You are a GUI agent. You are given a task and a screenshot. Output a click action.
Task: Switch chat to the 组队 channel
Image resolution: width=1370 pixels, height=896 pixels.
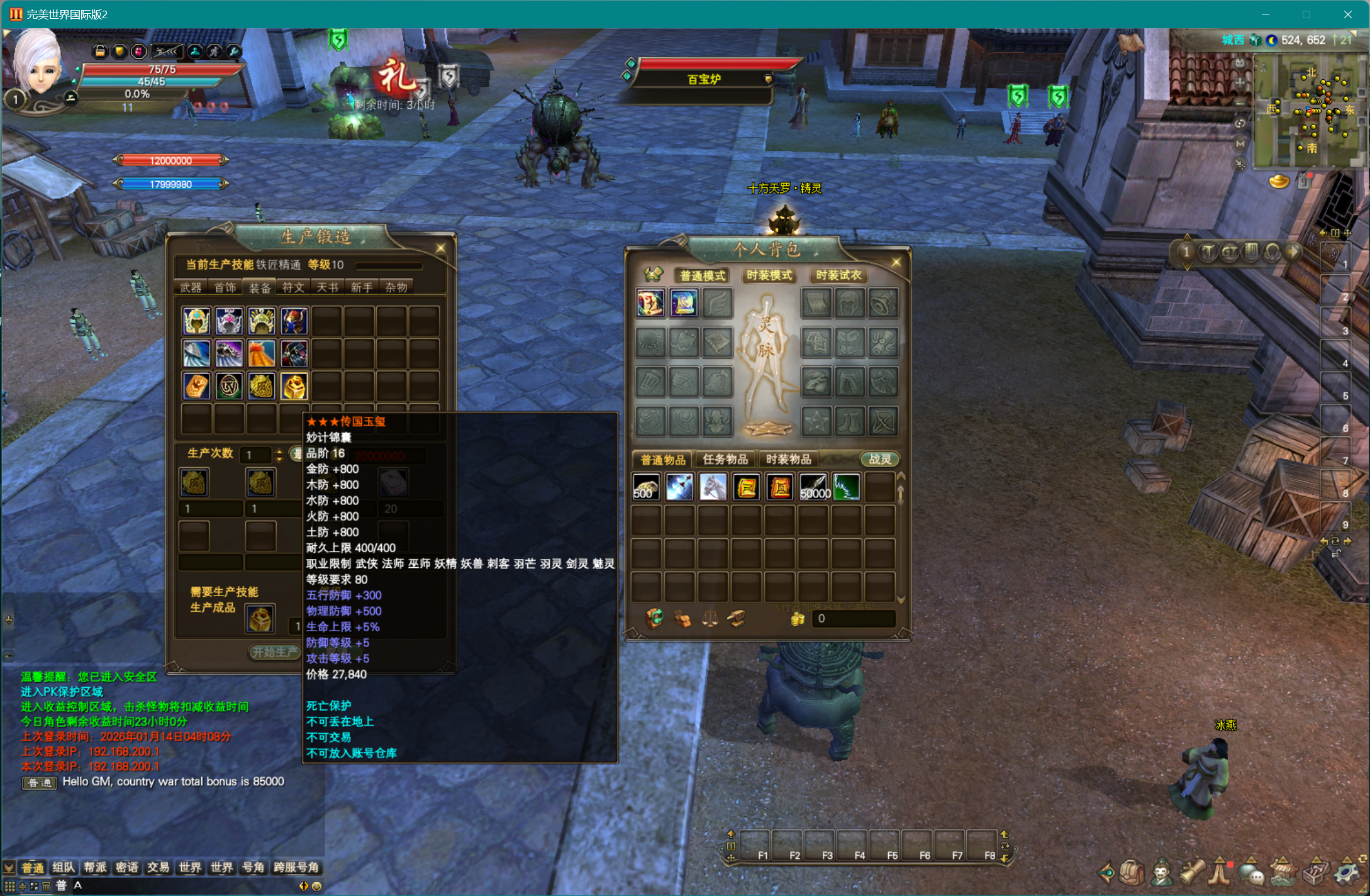64,868
